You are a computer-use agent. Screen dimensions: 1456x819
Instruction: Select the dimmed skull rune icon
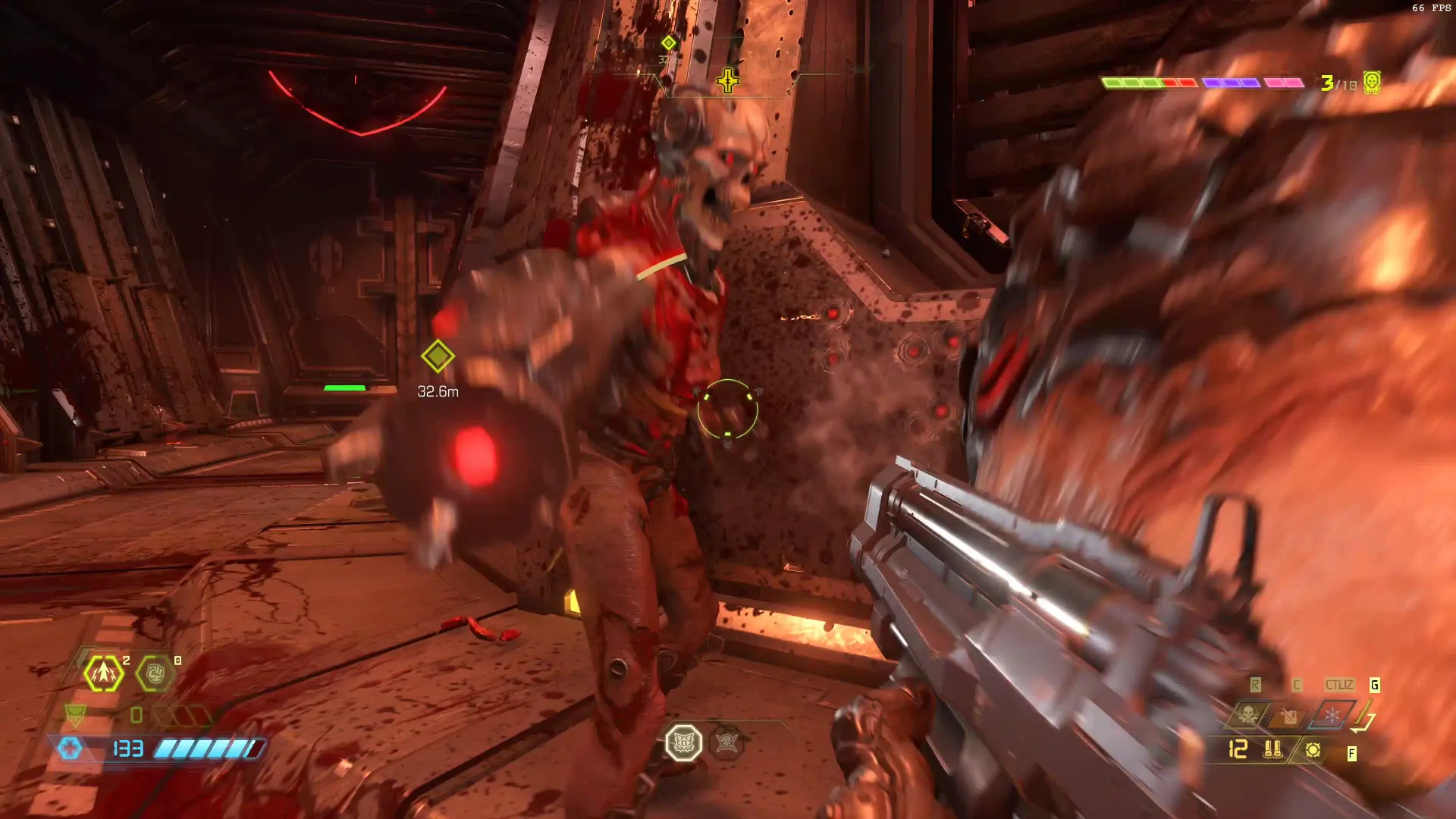pyautogui.click(x=726, y=743)
